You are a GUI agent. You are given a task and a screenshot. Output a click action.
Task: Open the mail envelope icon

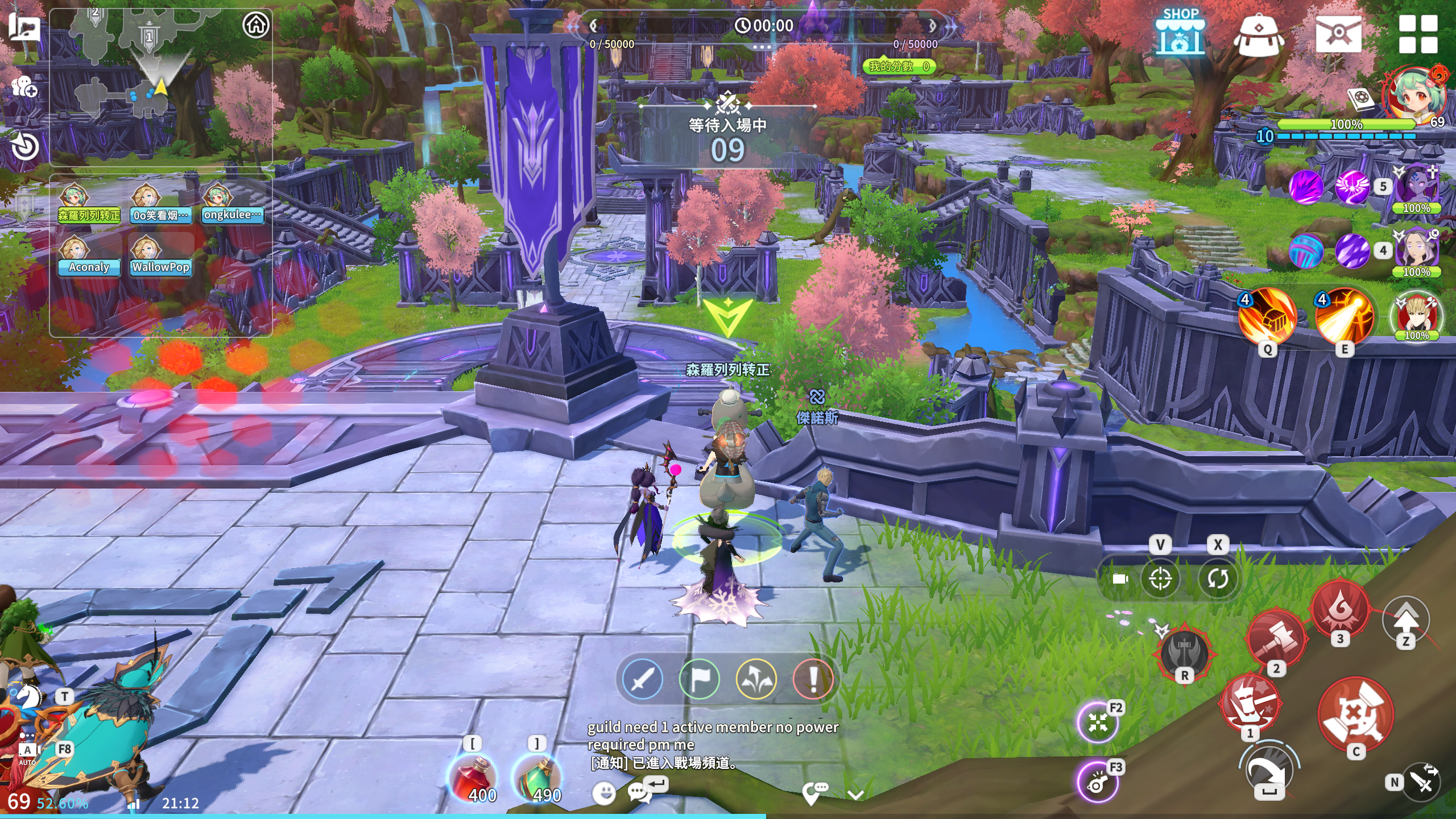[x=1338, y=34]
